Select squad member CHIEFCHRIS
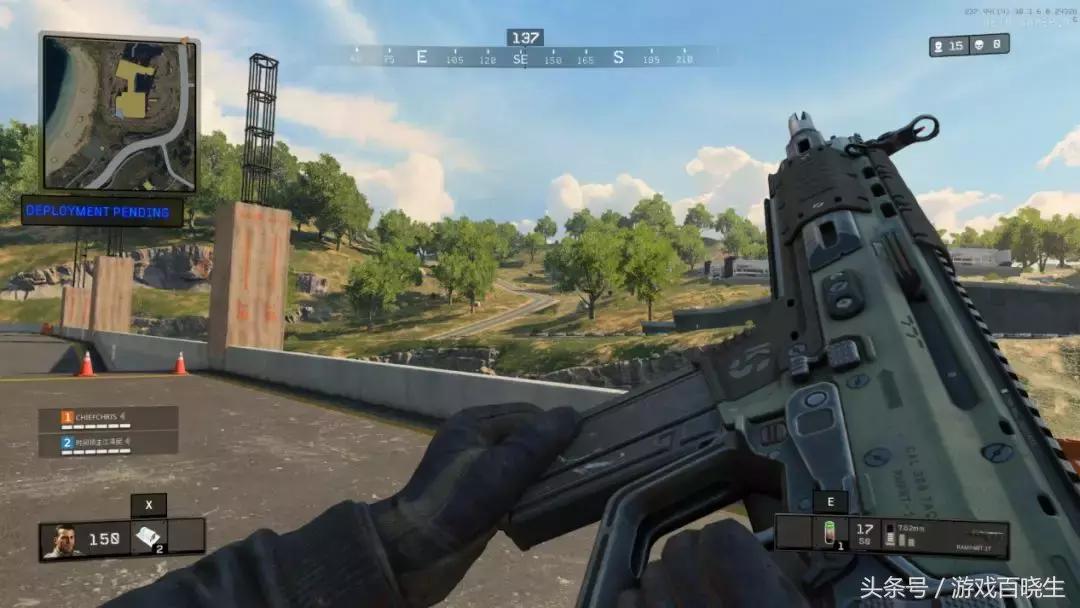The image size is (1080, 608). click(108, 418)
